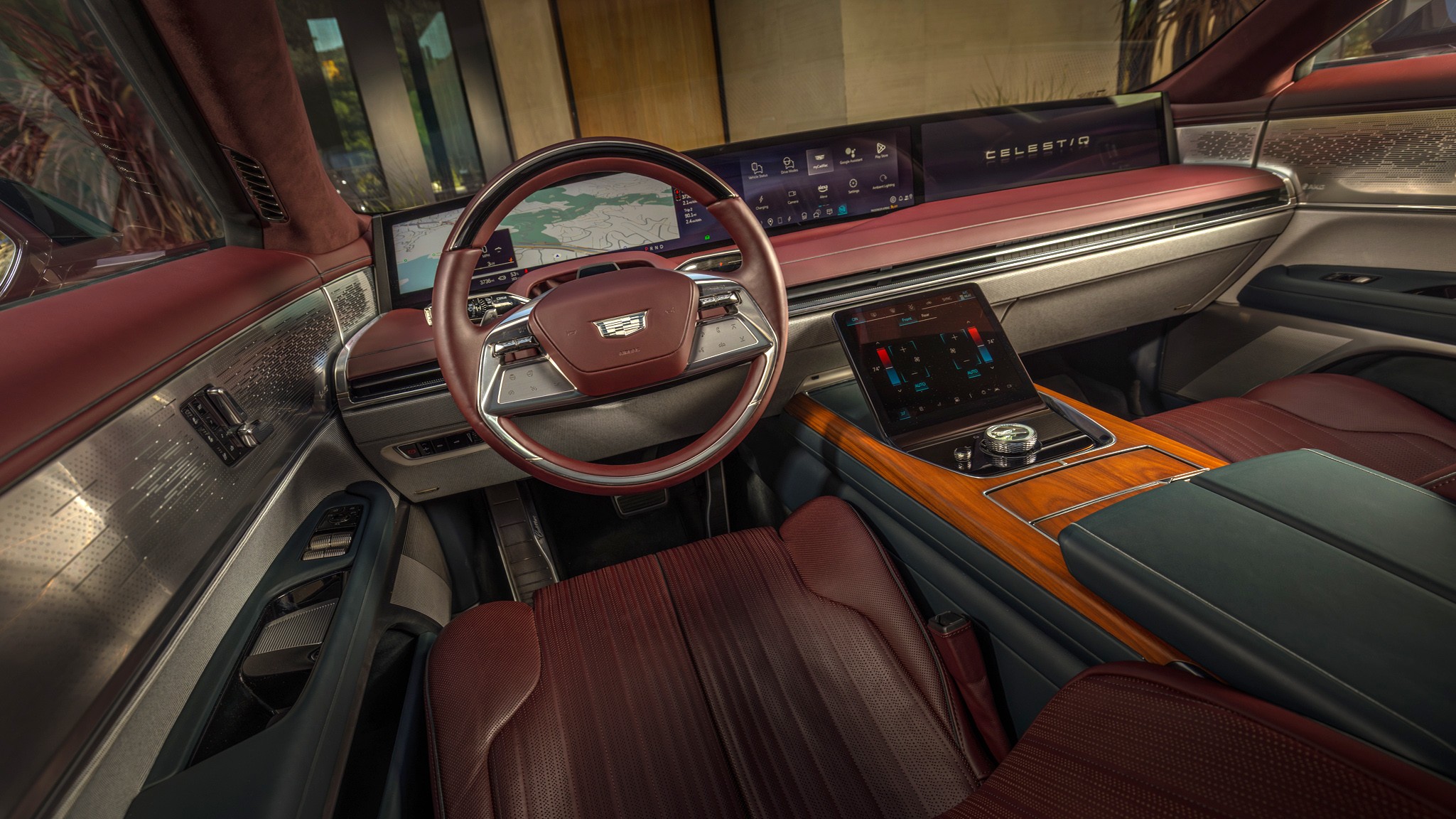
Task: Enable AUTO mode for driver climate
Action: tap(922, 385)
